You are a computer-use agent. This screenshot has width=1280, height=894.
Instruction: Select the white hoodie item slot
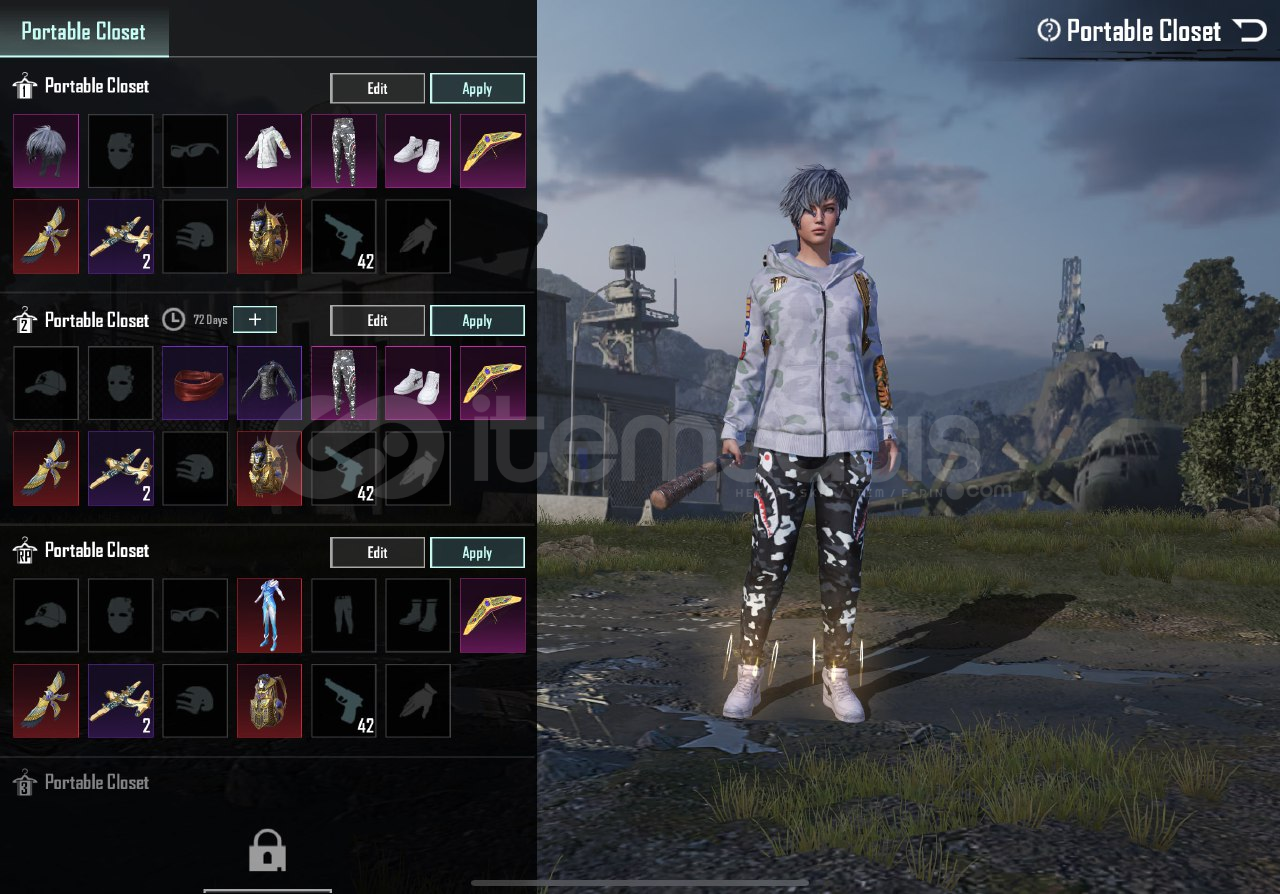click(269, 151)
